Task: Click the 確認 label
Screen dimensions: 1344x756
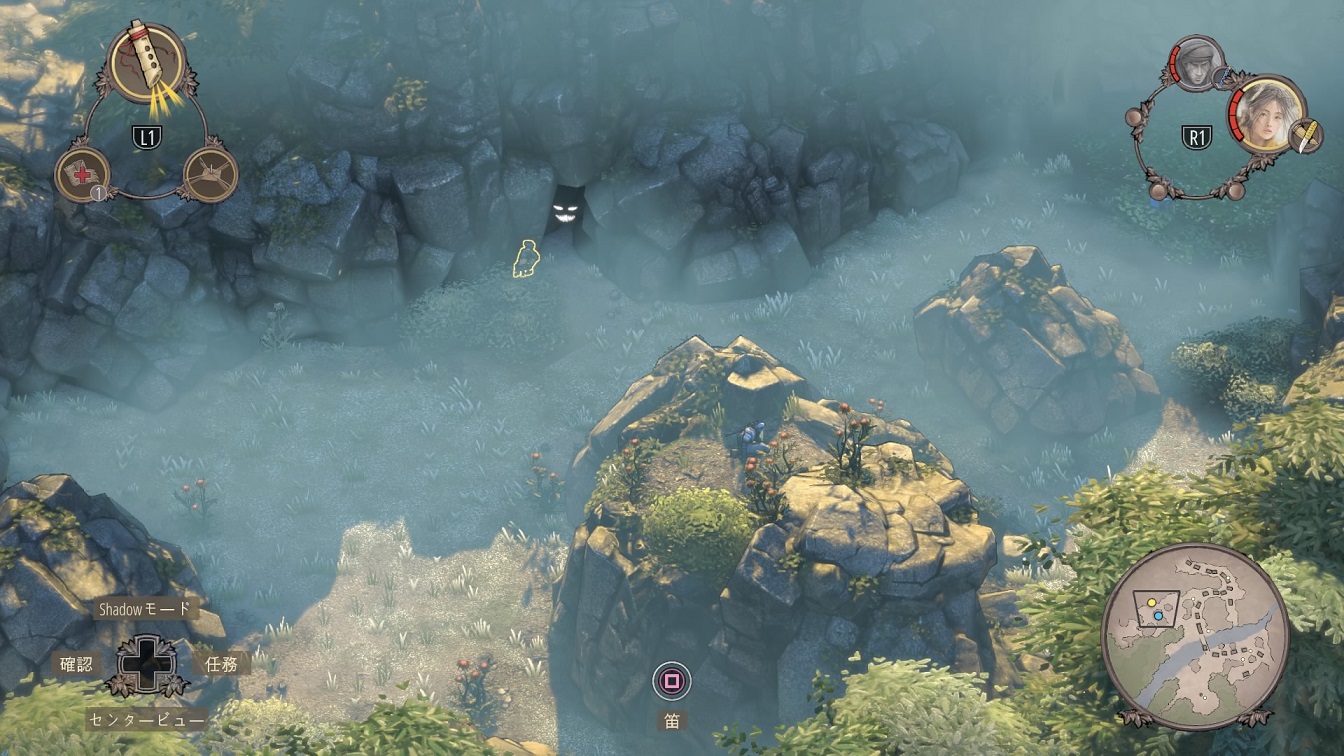Action: pos(77,664)
